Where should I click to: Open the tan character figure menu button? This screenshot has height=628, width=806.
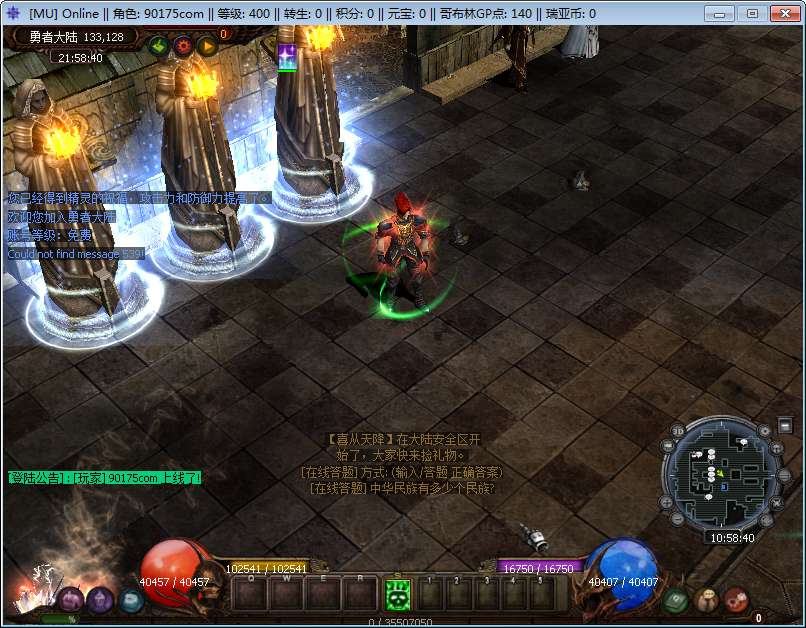706,600
